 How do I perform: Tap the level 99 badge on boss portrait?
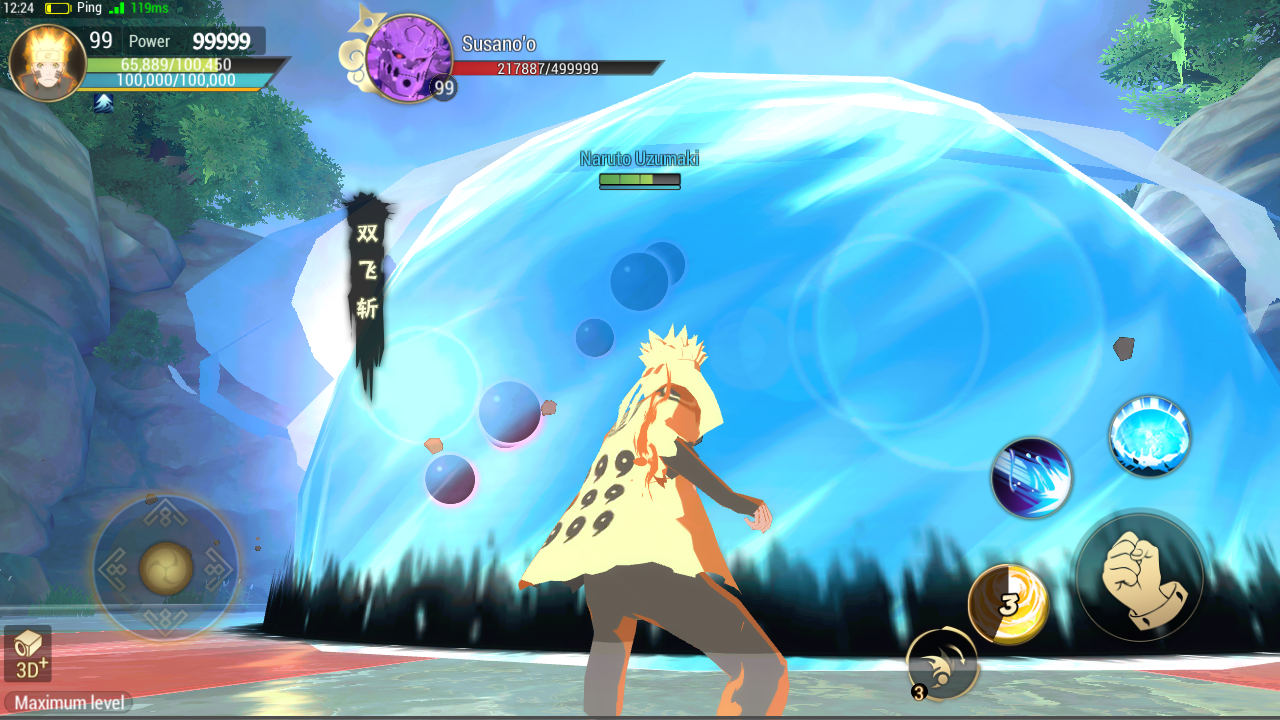click(443, 90)
